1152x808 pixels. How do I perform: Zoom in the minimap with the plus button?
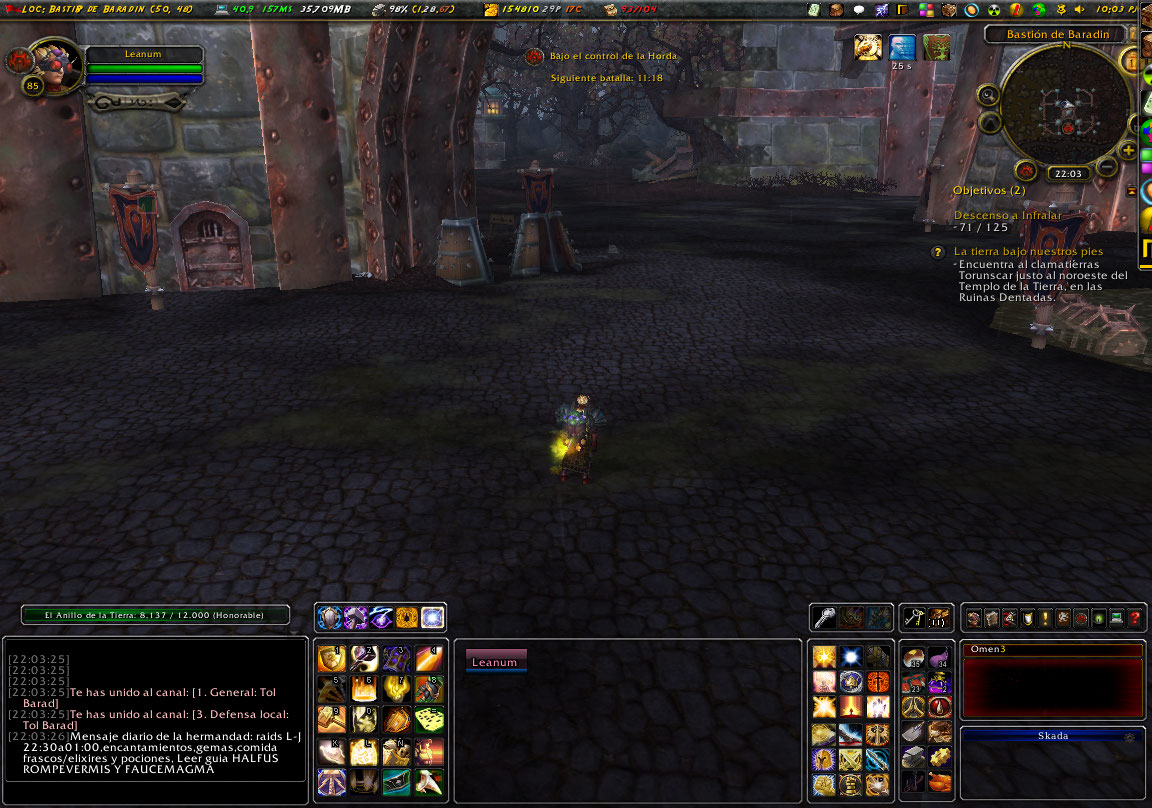[1128, 150]
